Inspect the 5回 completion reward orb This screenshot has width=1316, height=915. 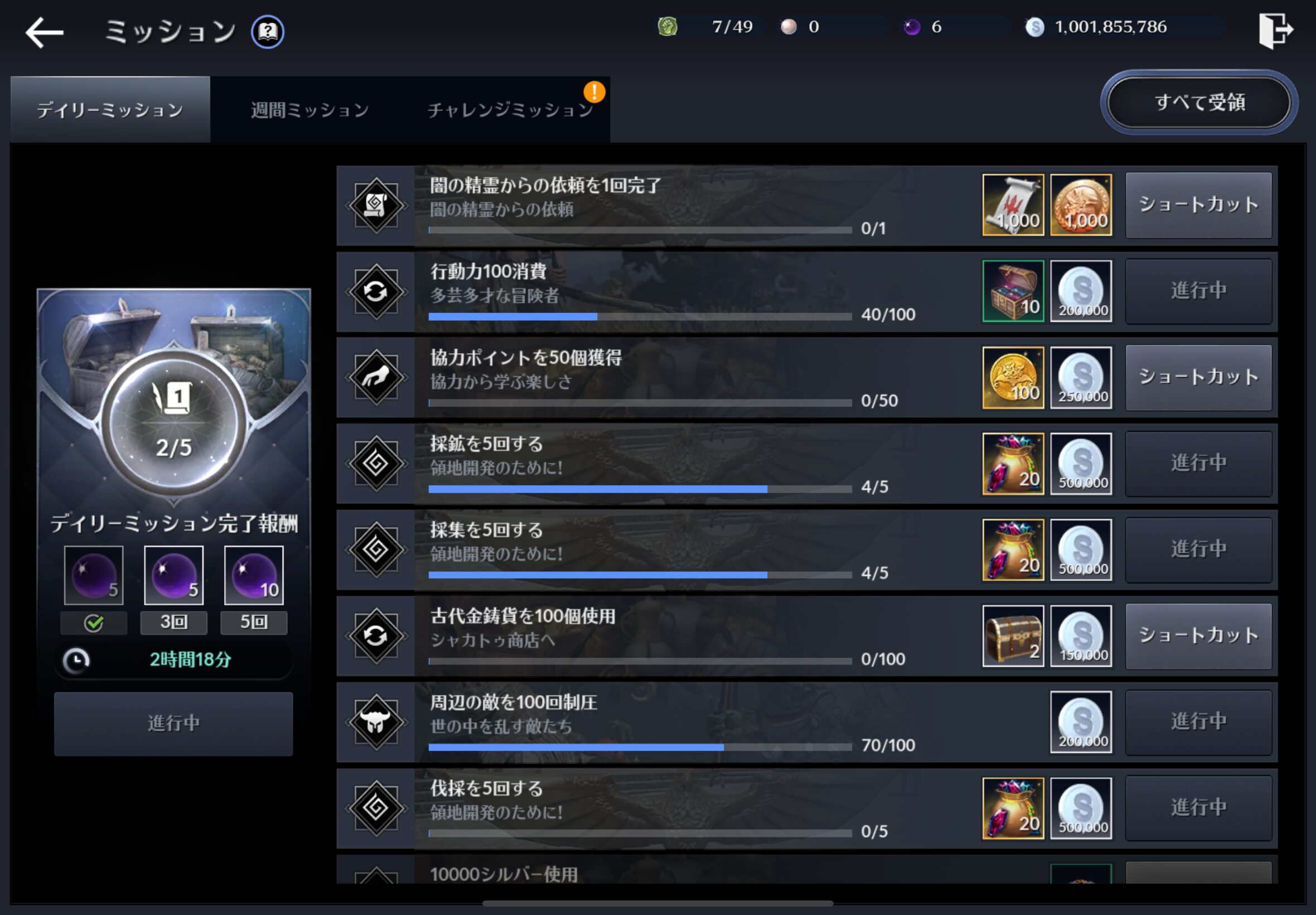(x=253, y=575)
